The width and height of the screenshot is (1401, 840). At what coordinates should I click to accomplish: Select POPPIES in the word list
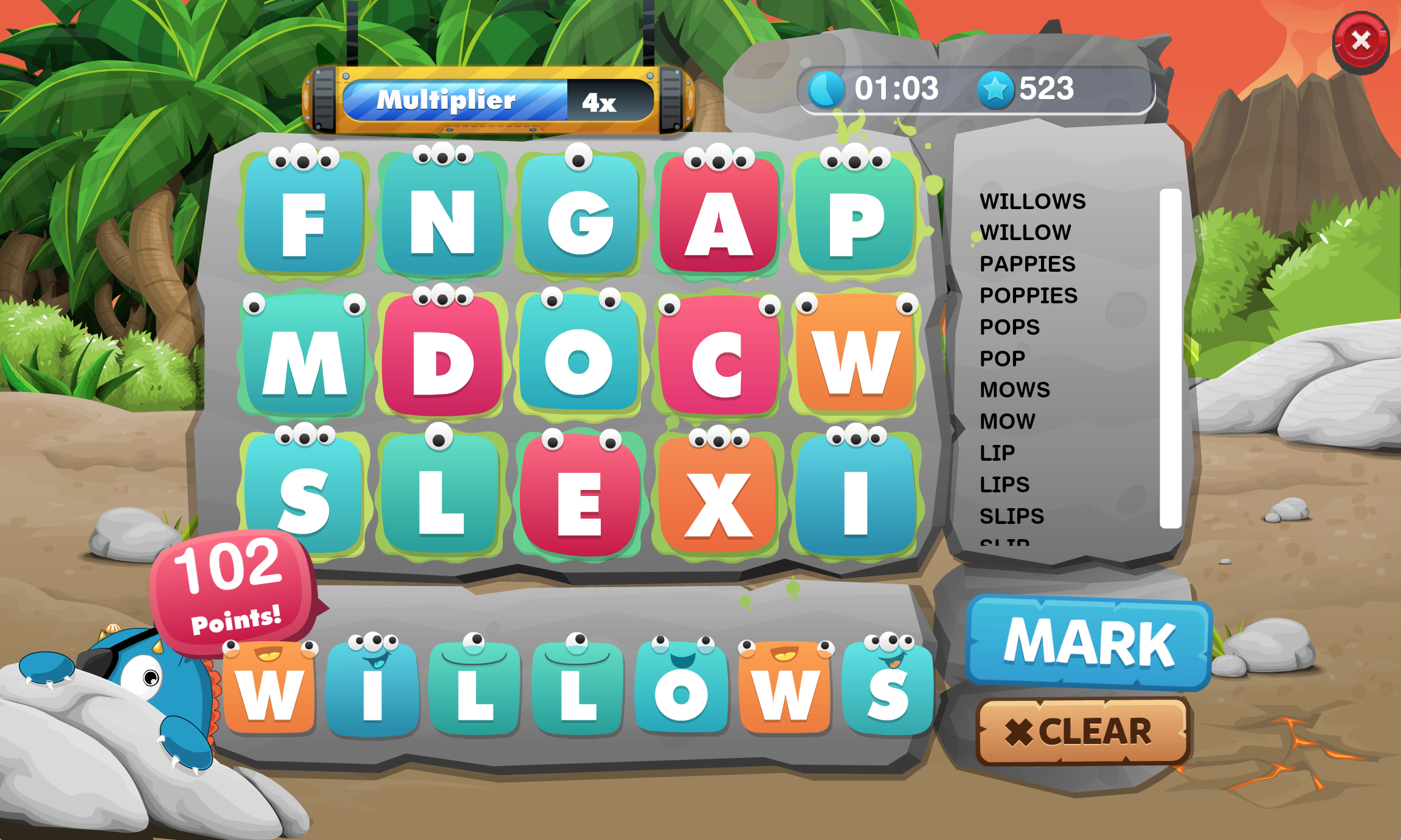1028,295
